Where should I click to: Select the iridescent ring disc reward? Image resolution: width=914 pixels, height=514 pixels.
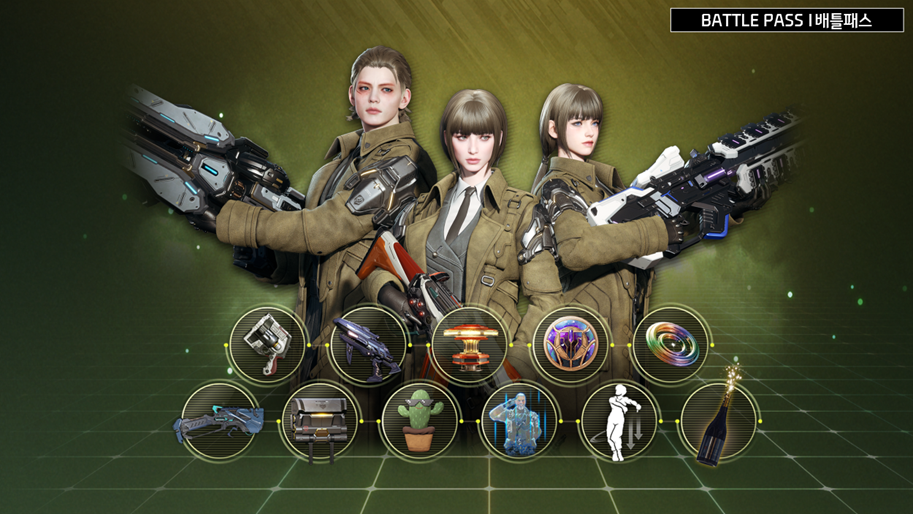670,344
